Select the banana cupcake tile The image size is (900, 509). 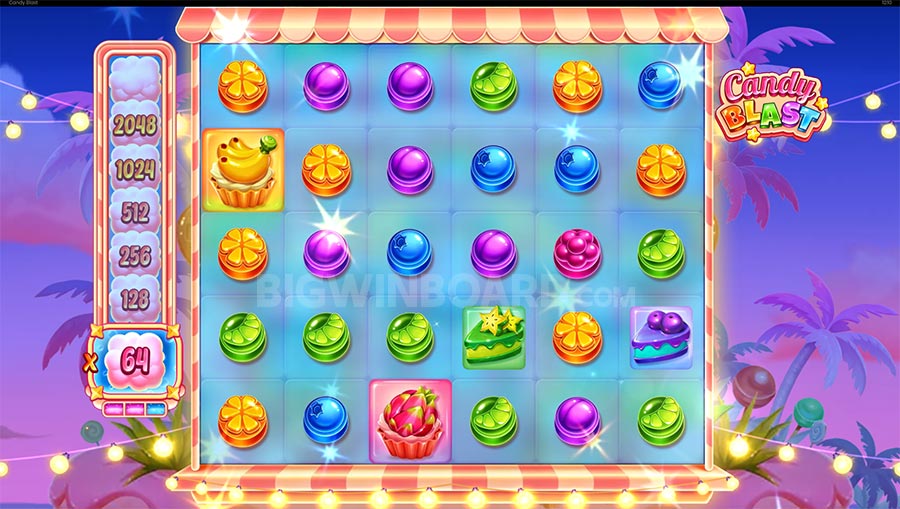244,169
